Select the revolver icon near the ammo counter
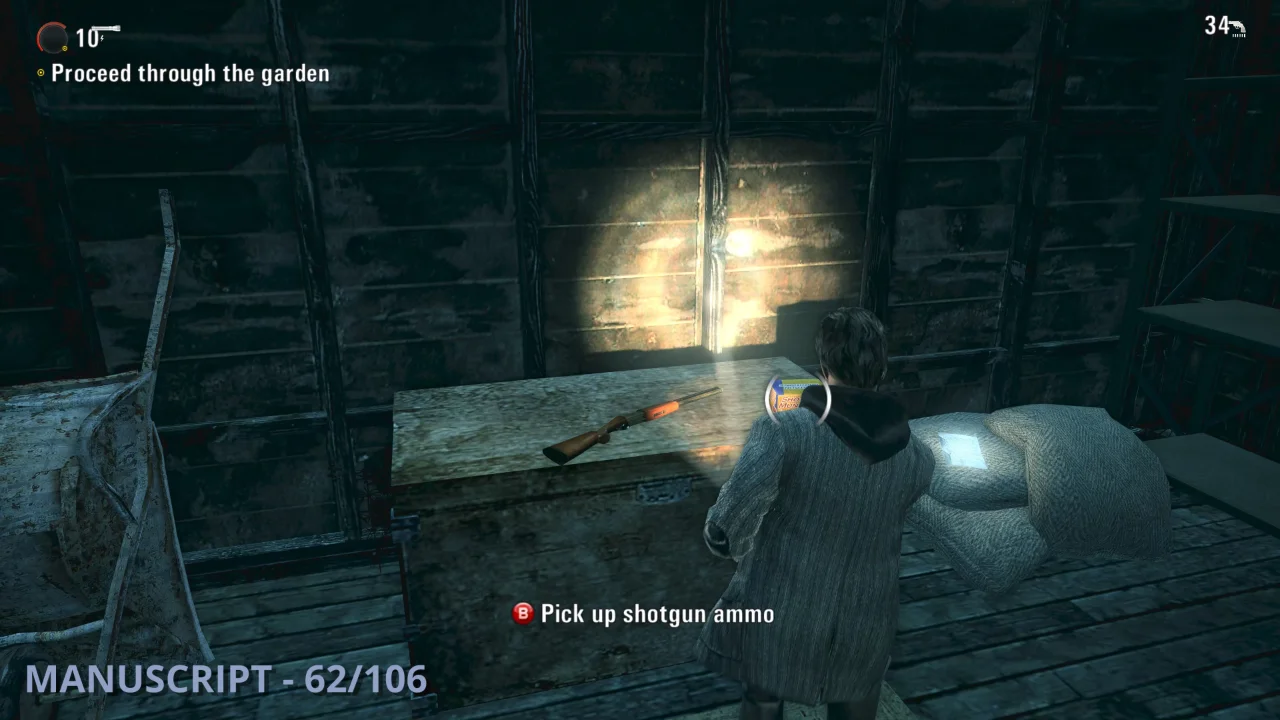 pos(1237,26)
